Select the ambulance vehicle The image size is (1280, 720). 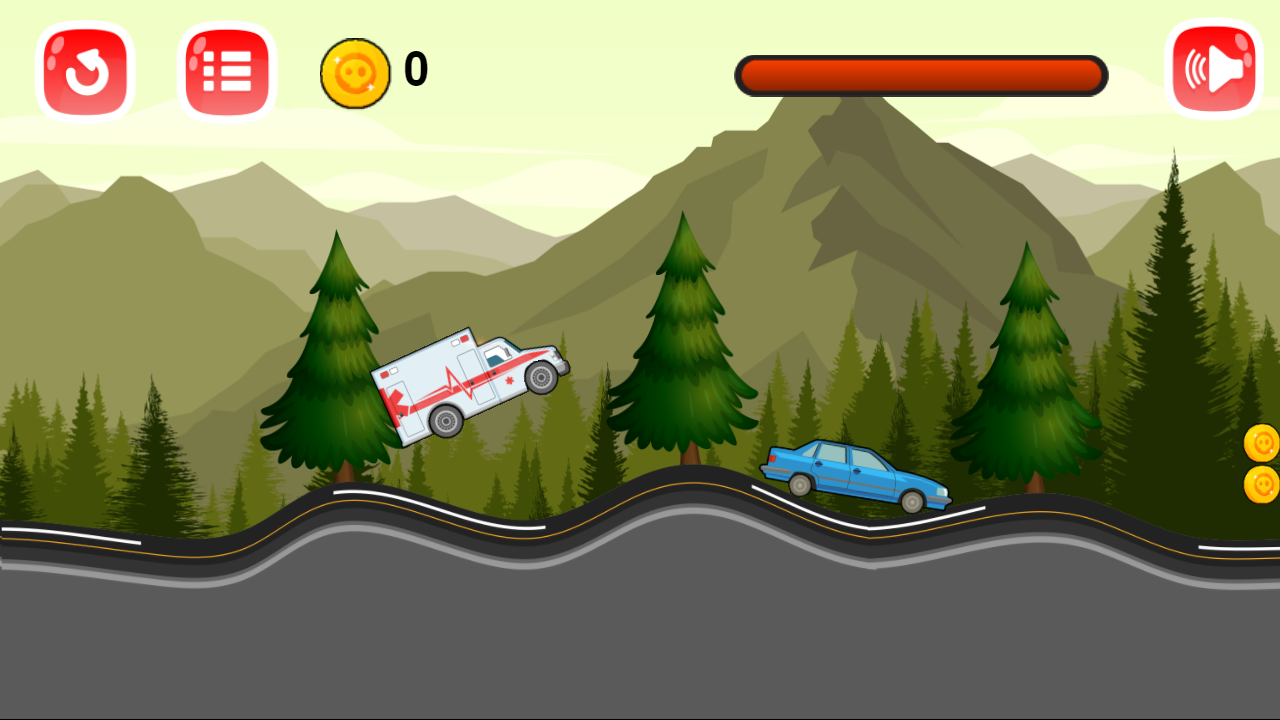pos(470,383)
